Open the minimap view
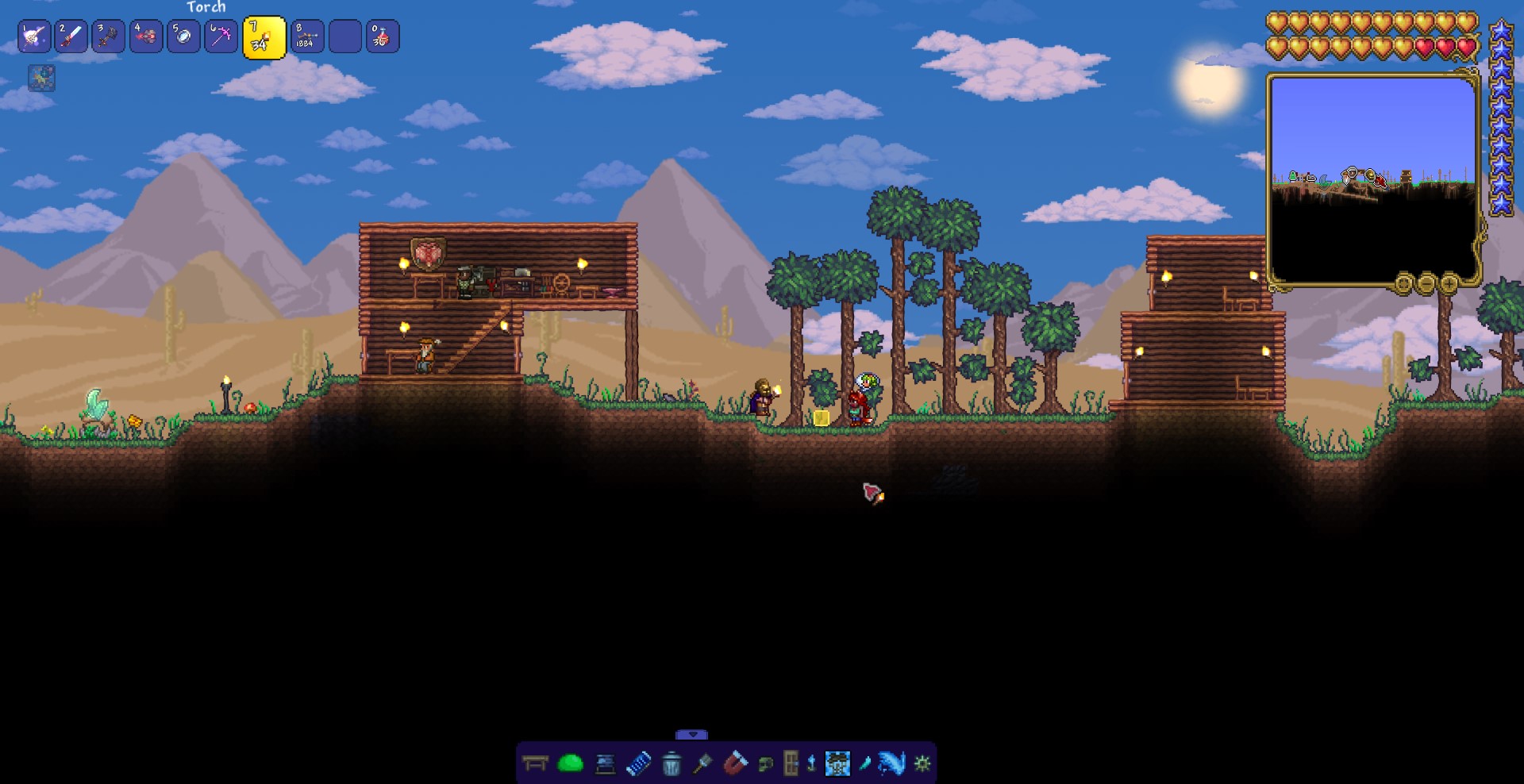Screen dimensions: 1524x784 coord(1372,179)
